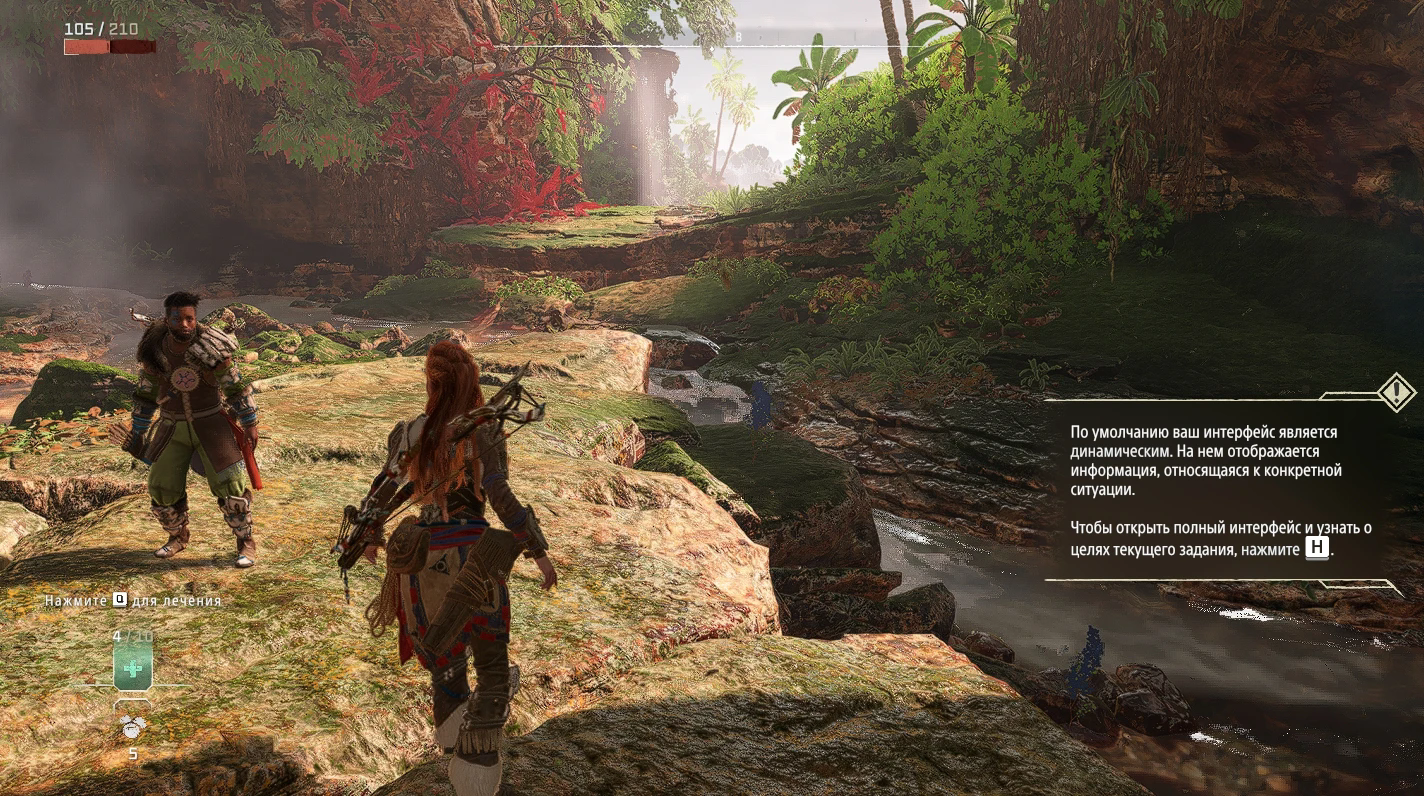The image size is (1424, 796).
Task: Click the tutorial exclamation diamond icon
Action: (x=1395, y=392)
